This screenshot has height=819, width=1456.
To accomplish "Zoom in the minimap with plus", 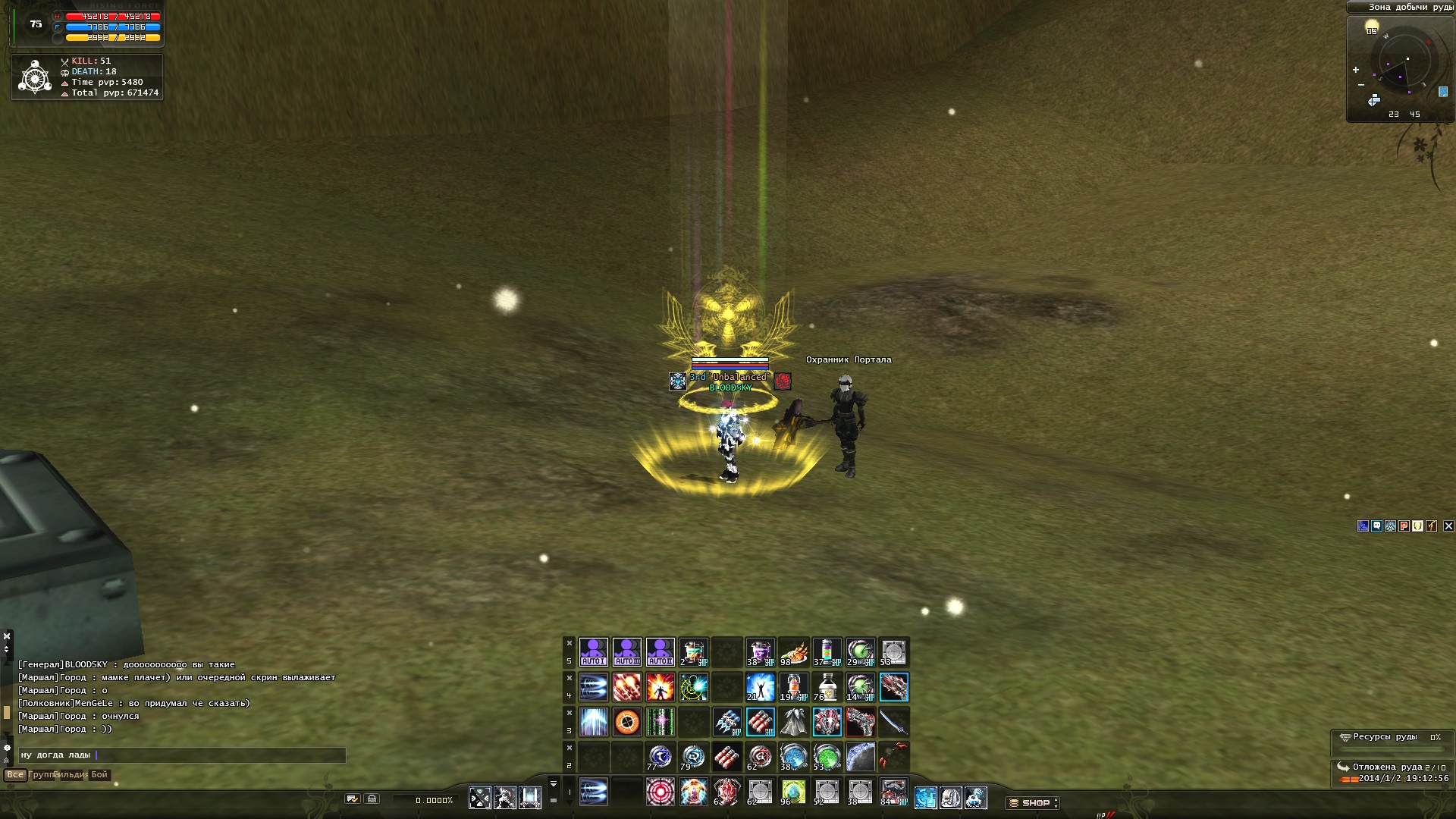I will (x=1356, y=70).
